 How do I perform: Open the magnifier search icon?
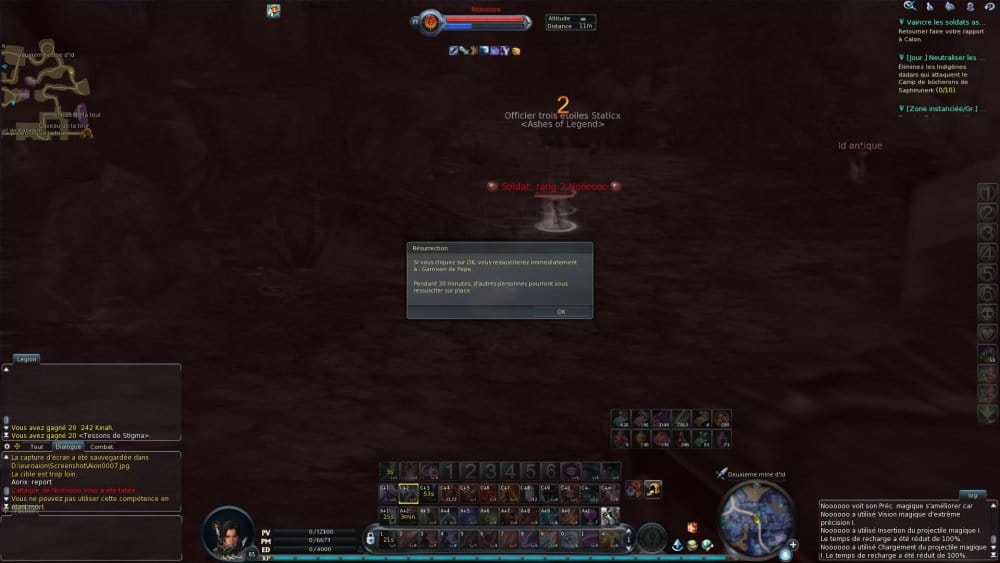coord(909,6)
